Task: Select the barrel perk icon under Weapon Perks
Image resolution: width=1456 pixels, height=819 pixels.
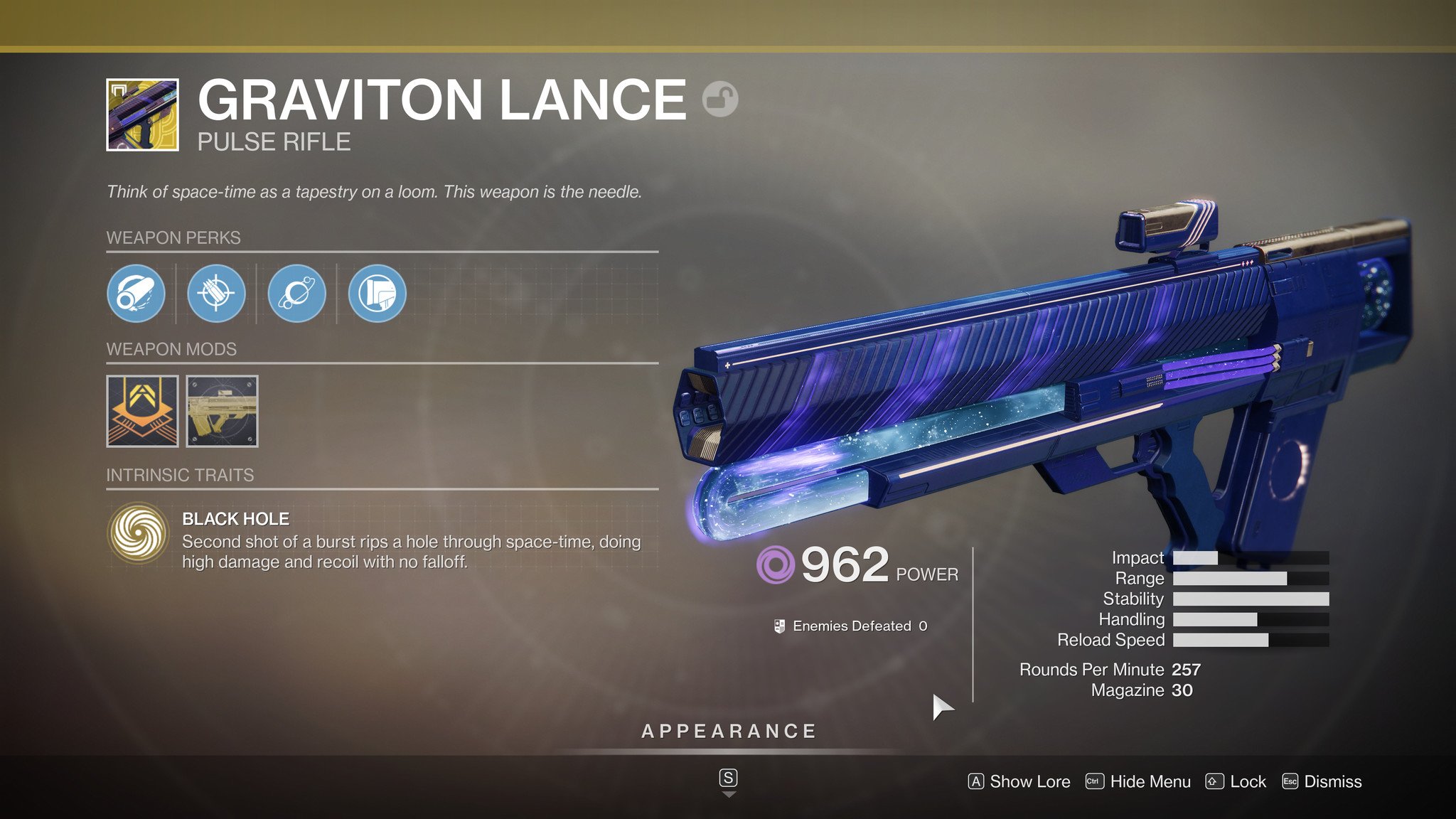Action: (x=136, y=294)
